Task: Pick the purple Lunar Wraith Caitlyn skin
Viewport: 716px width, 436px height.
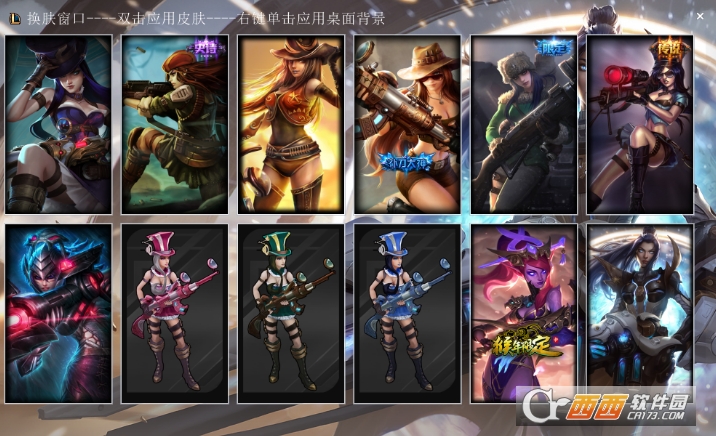Action: click(x=523, y=313)
